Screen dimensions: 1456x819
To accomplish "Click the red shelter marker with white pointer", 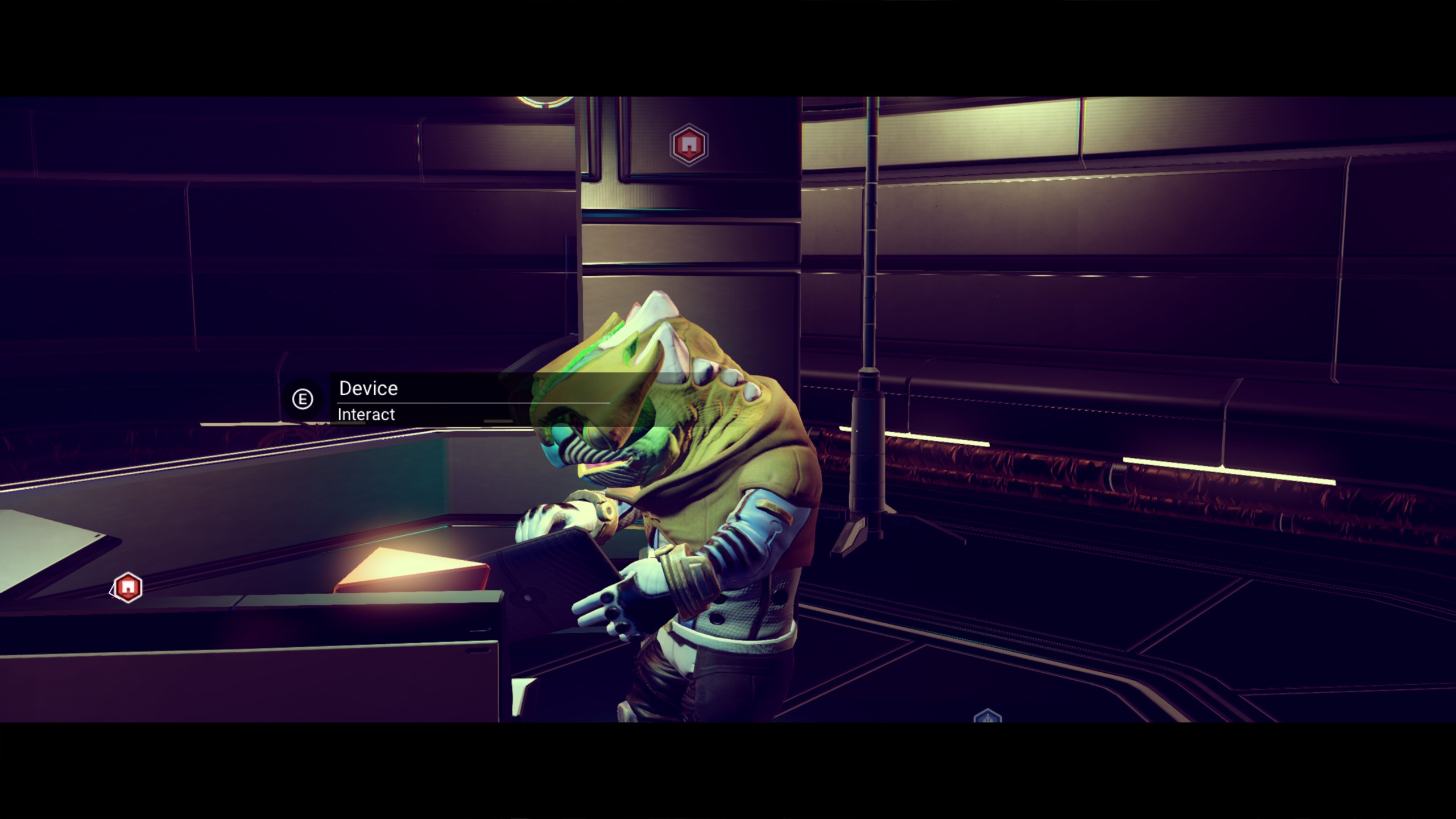I will point(127,587).
